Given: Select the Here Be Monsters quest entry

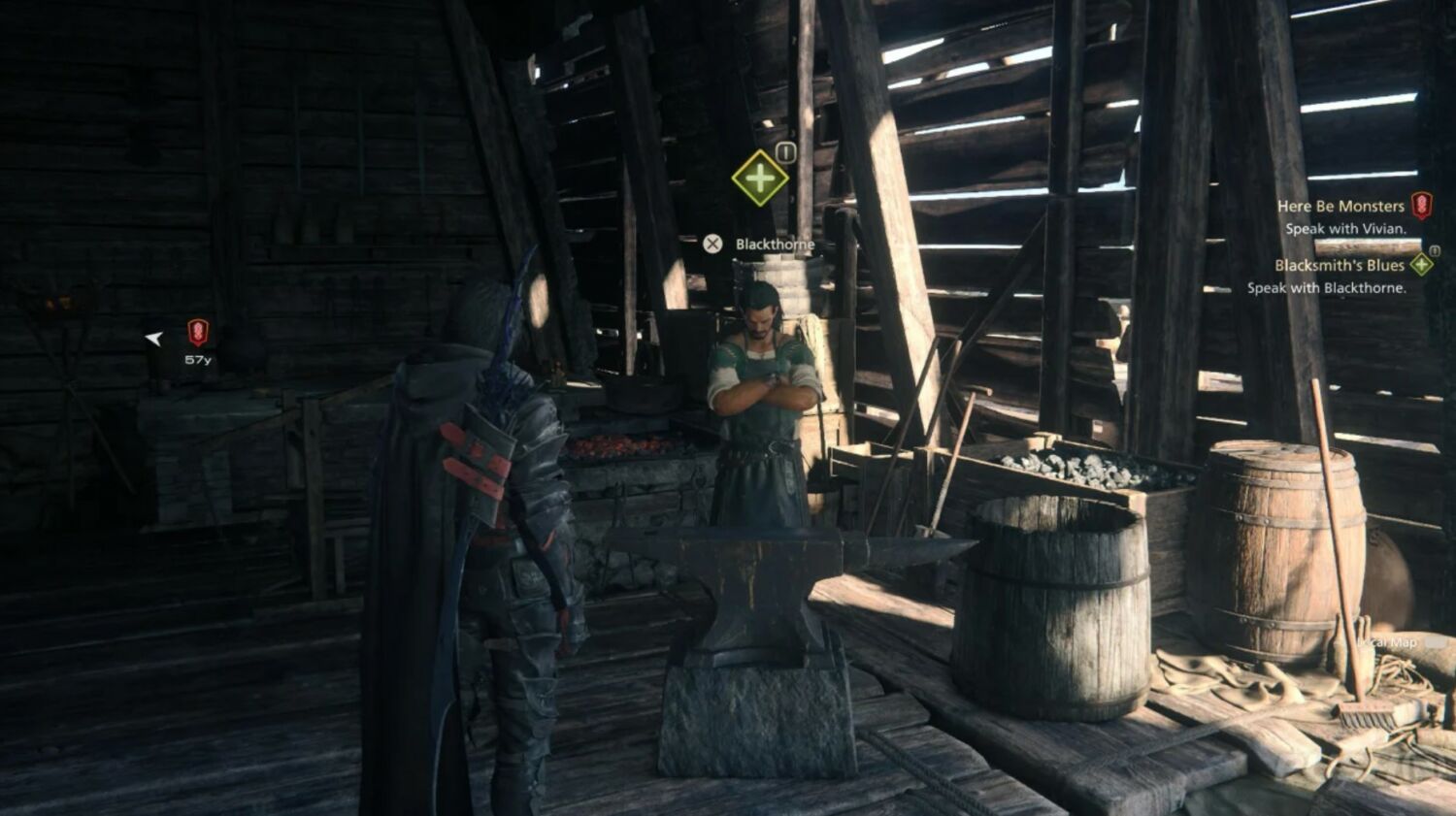Looking at the screenshot, I should click(x=1340, y=206).
